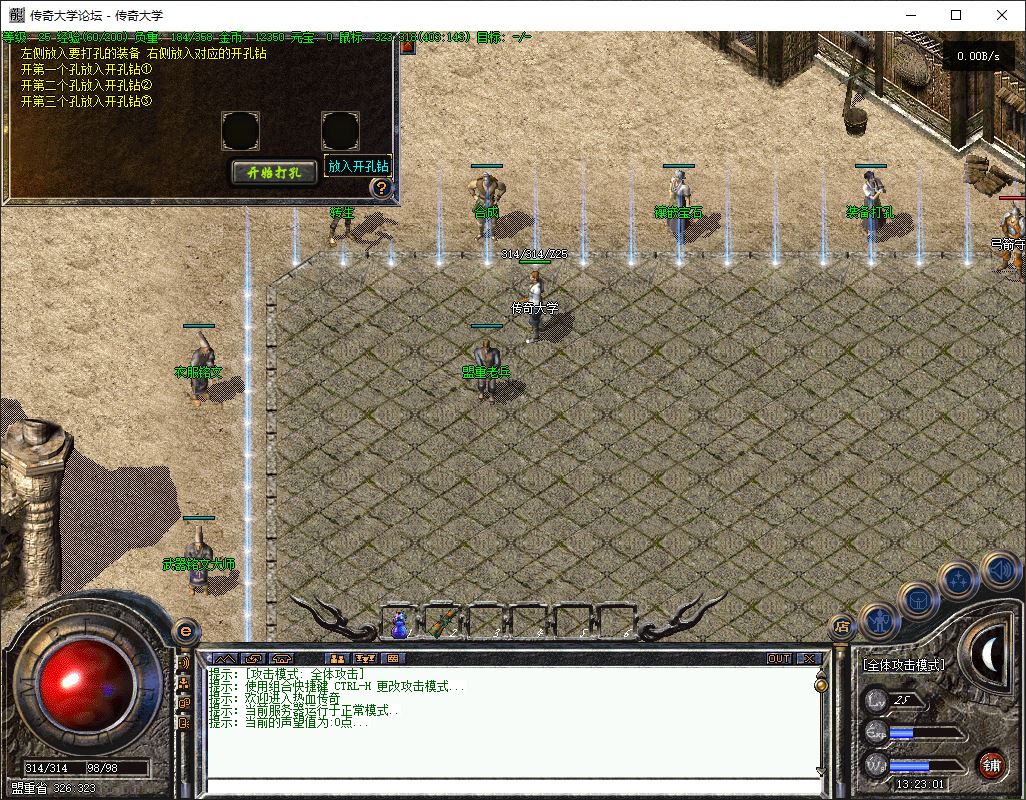Open the 铺 stall button

pos(991,765)
